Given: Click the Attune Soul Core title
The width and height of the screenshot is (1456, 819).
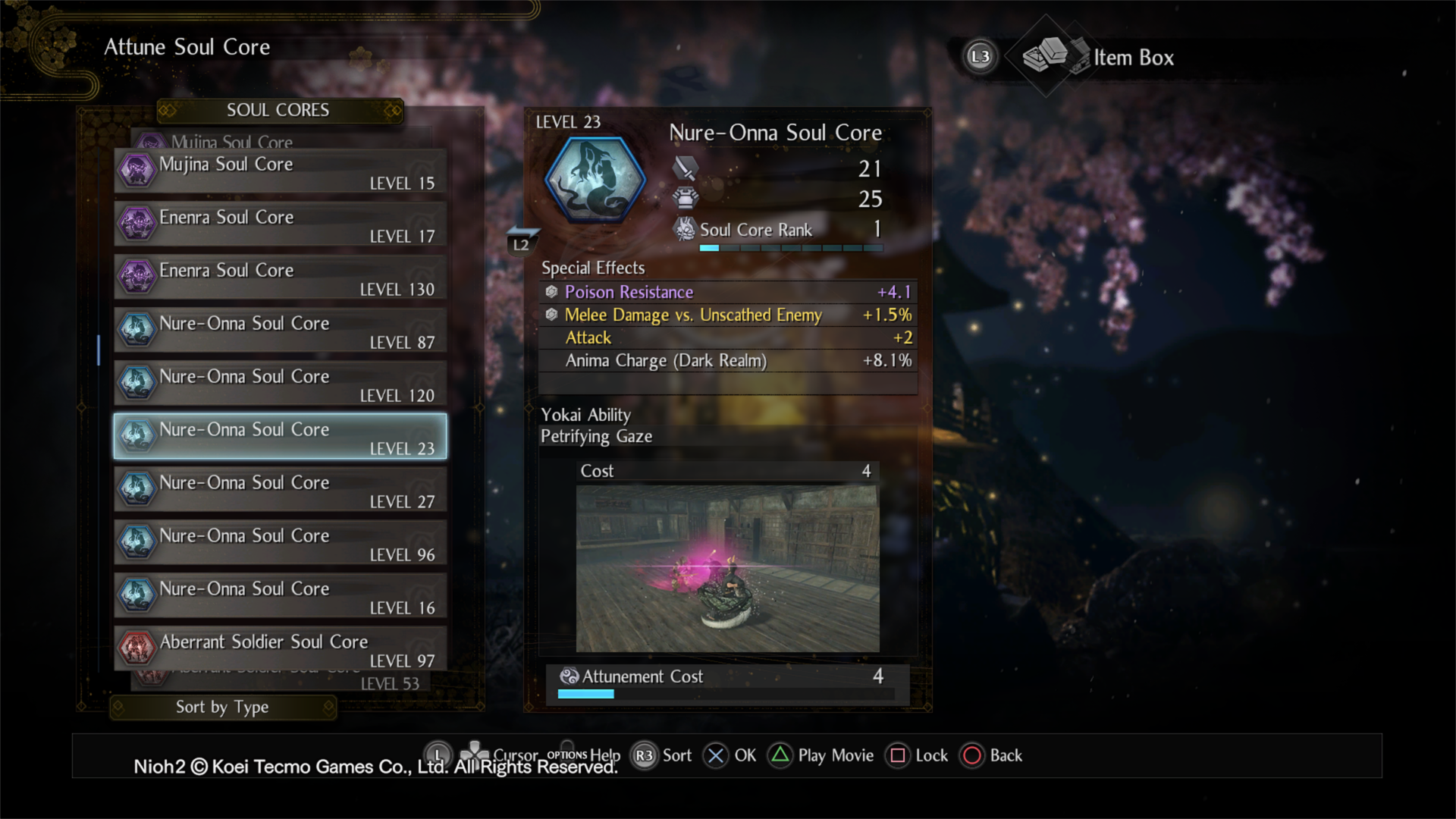Looking at the screenshot, I should (x=187, y=47).
